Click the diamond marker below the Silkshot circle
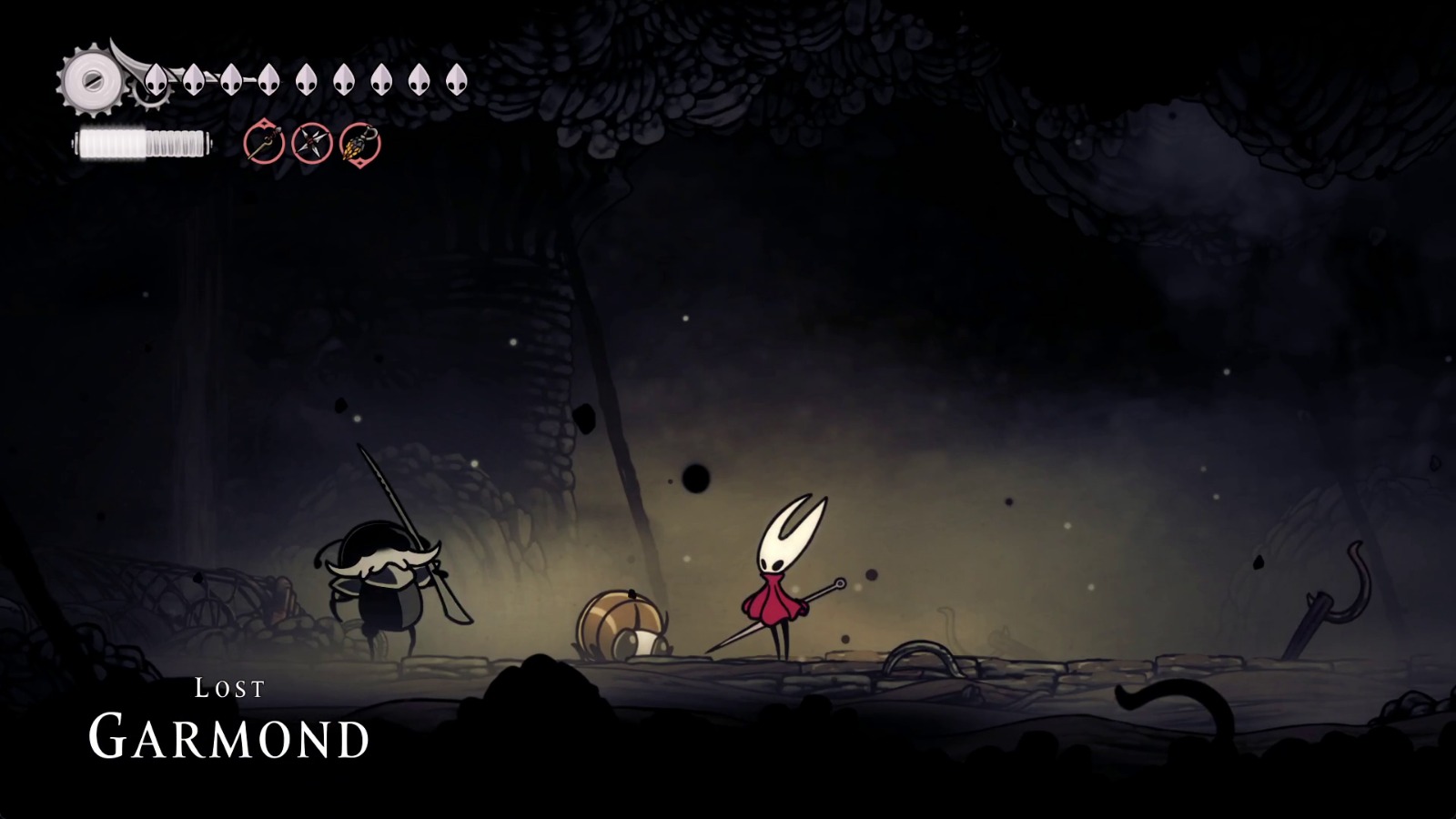The image size is (1456, 819). click(360, 164)
